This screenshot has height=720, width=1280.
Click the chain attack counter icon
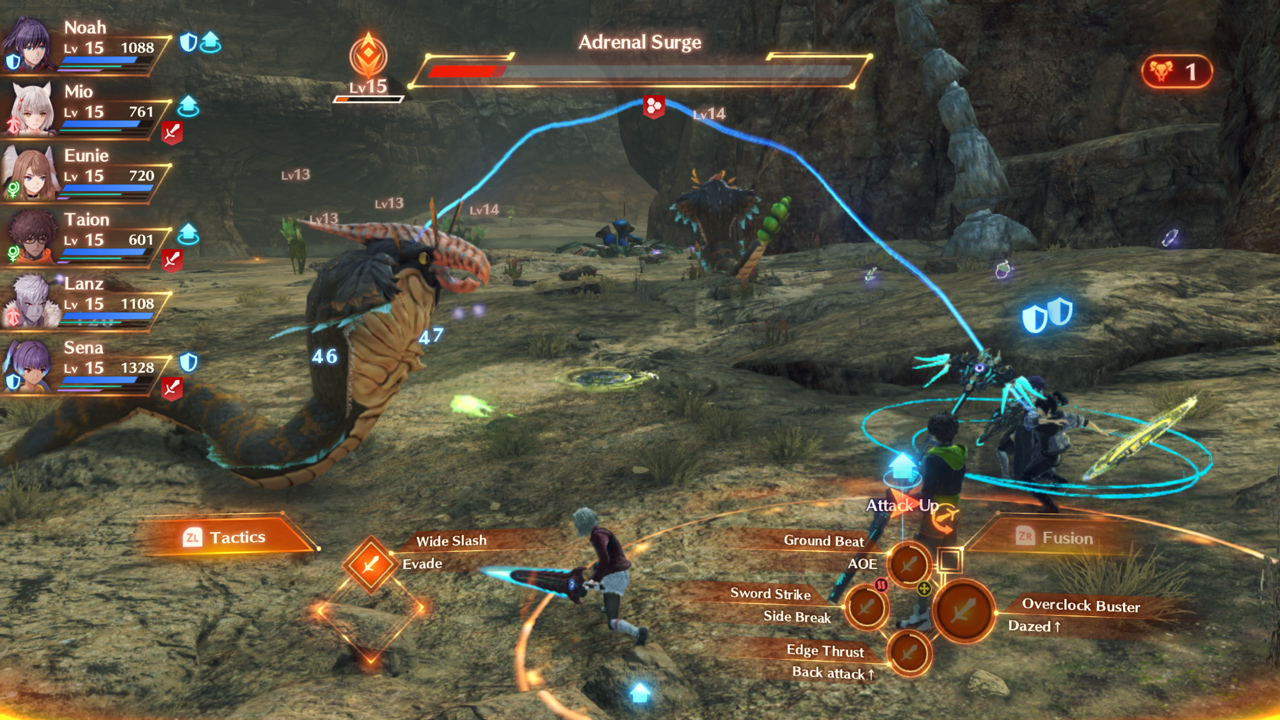[1176, 72]
